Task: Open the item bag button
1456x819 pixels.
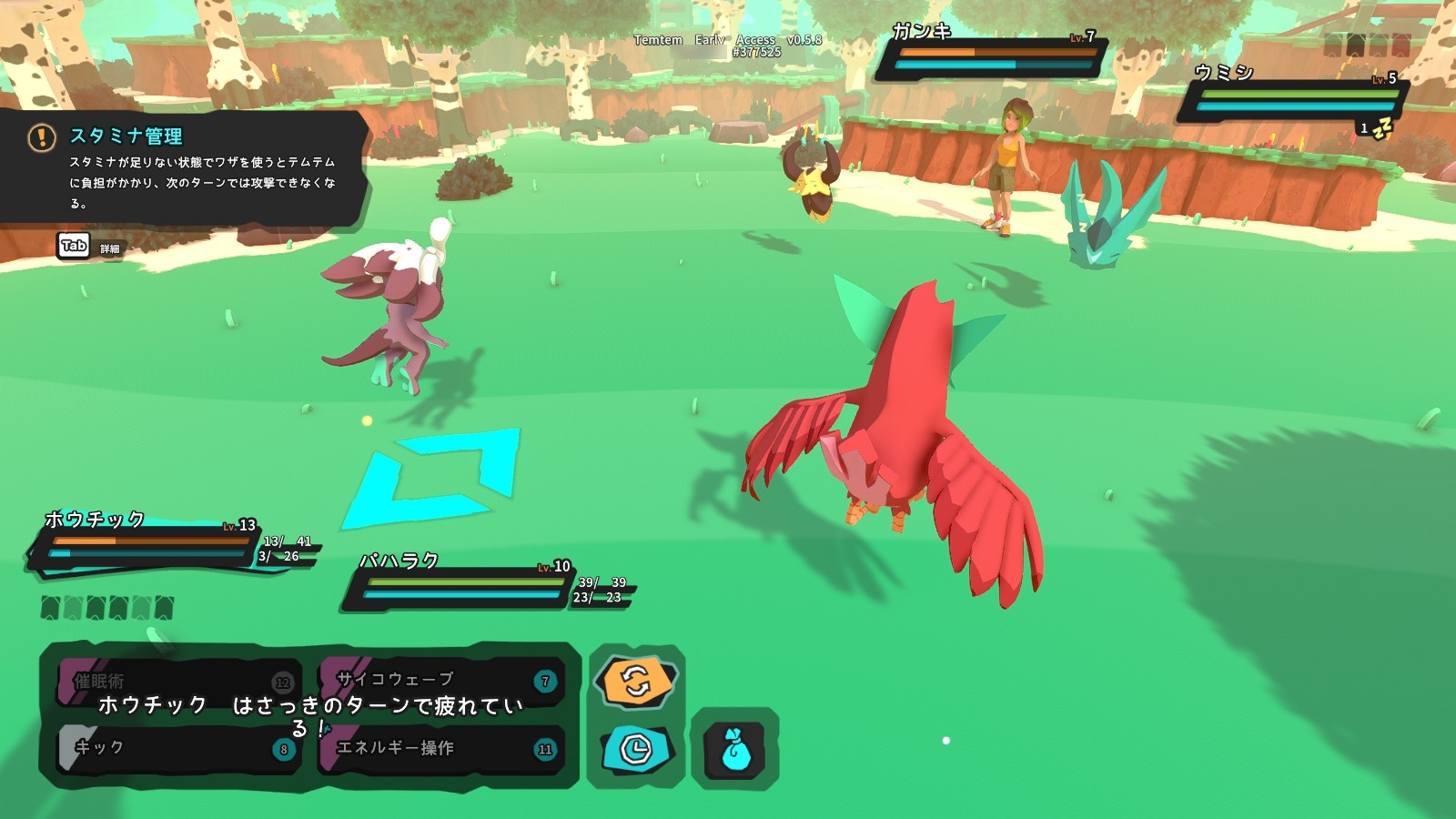Action: click(735, 750)
